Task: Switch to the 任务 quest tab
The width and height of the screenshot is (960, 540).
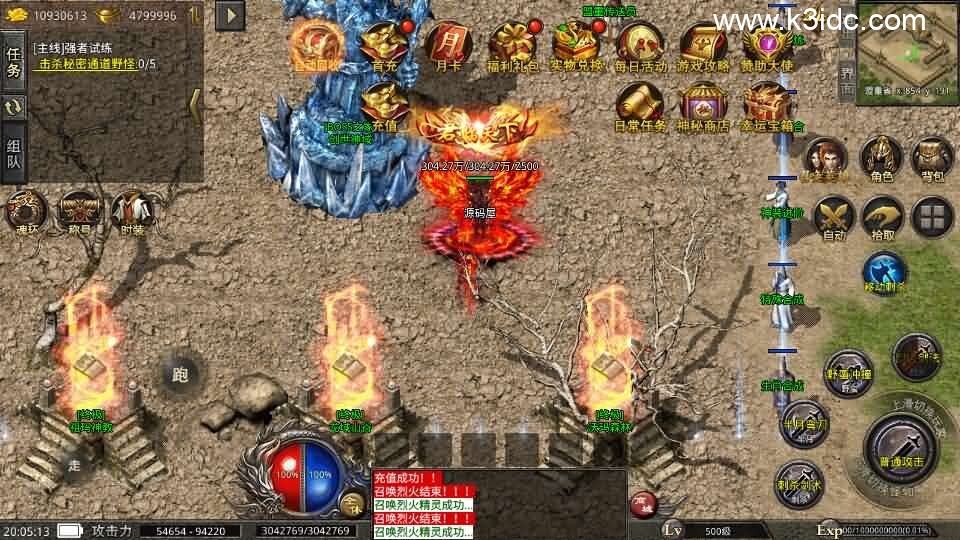Action: coord(13,60)
